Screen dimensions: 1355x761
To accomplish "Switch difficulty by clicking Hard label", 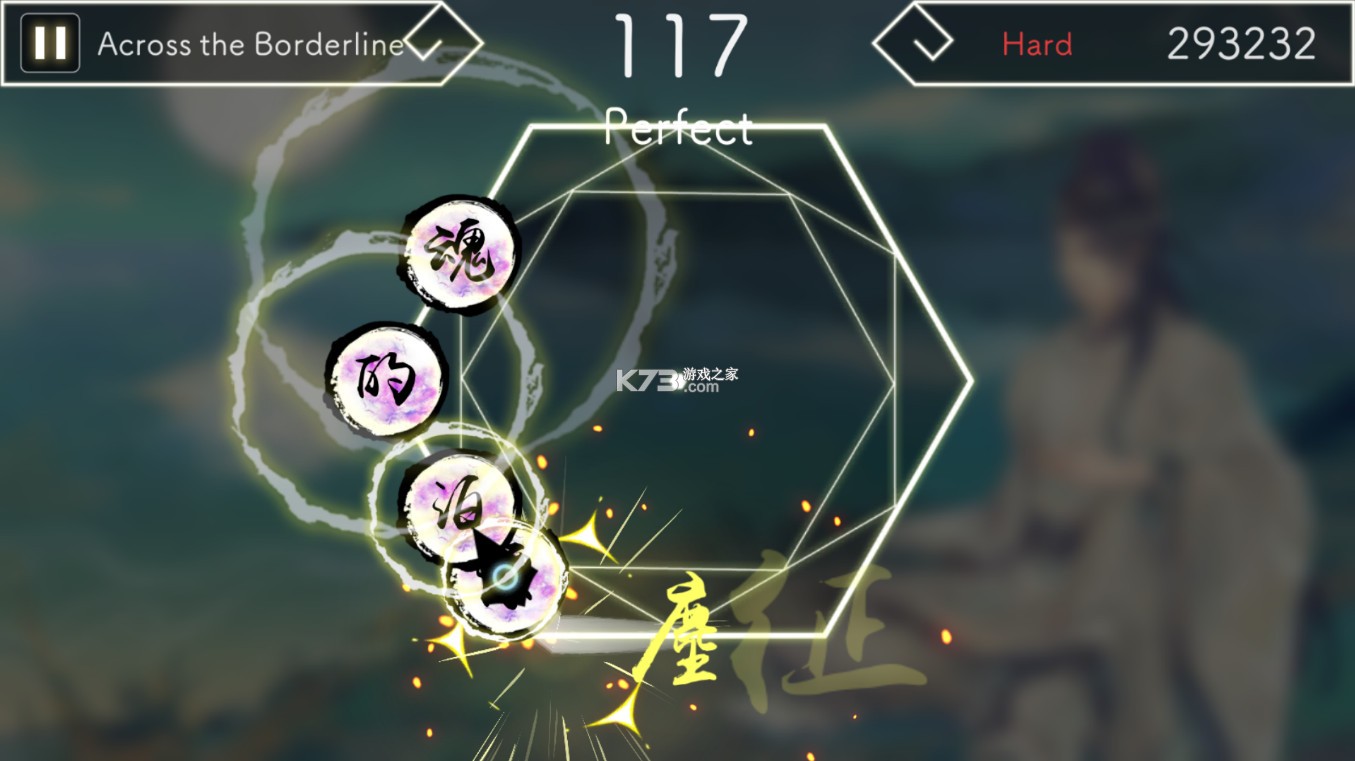I will click(x=1037, y=44).
